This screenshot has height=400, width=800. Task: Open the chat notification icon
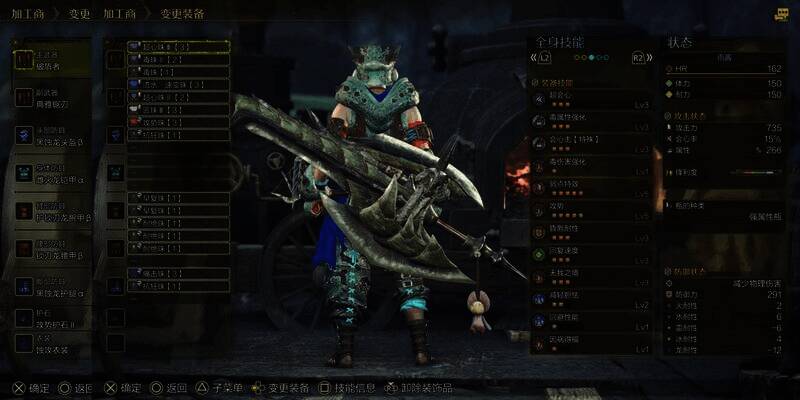click(781, 14)
